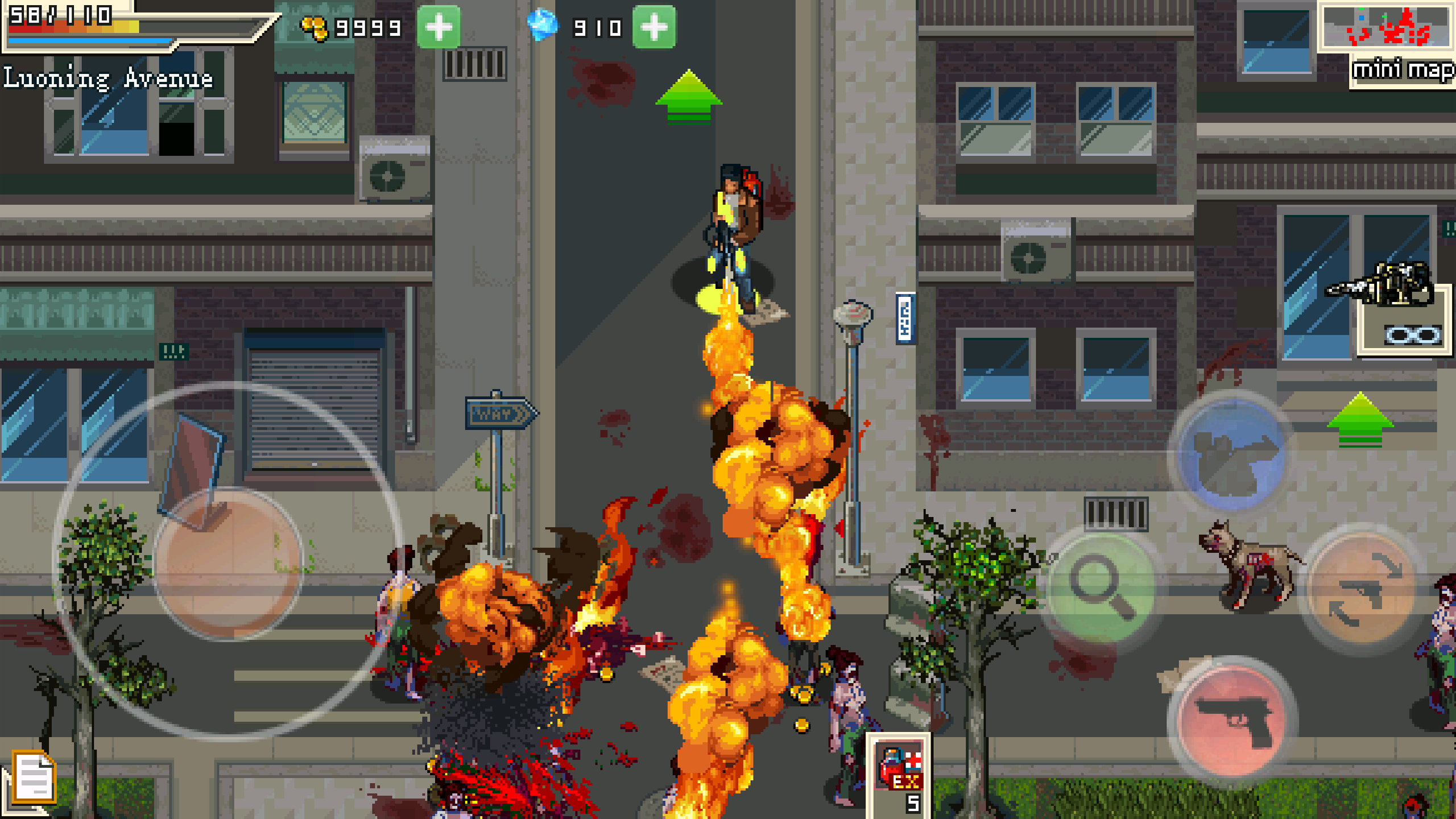Screen dimensions: 1456x819
Task: Tap the 'Luoning Avenue' location label
Action: coord(108,76)
